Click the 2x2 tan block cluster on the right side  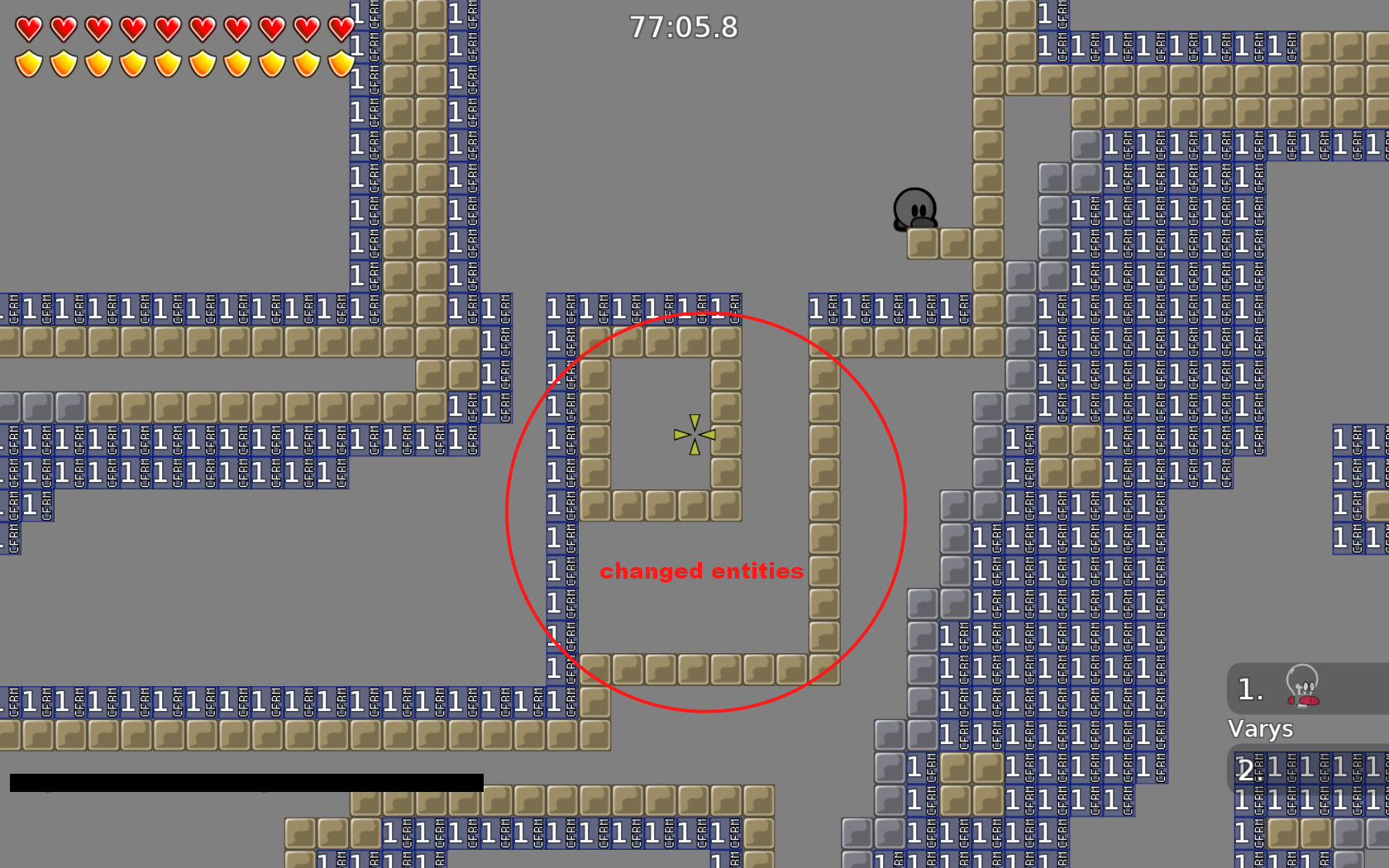(x=1071, y=457)
